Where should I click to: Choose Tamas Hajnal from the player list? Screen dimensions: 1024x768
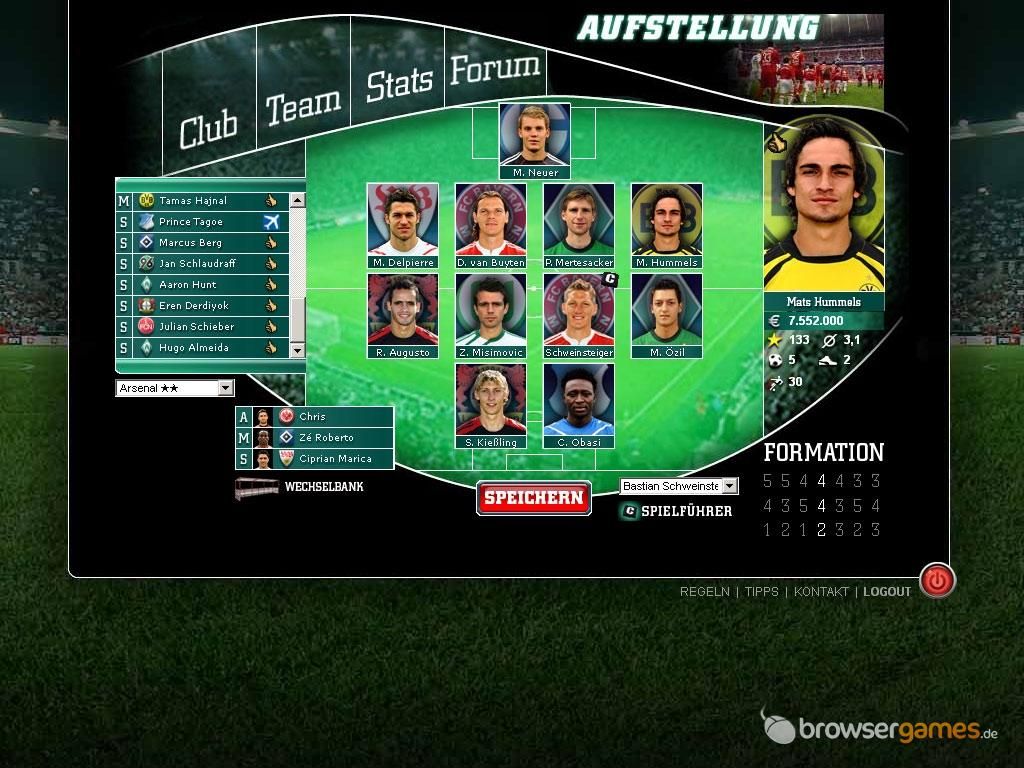(x=193, y=201)
